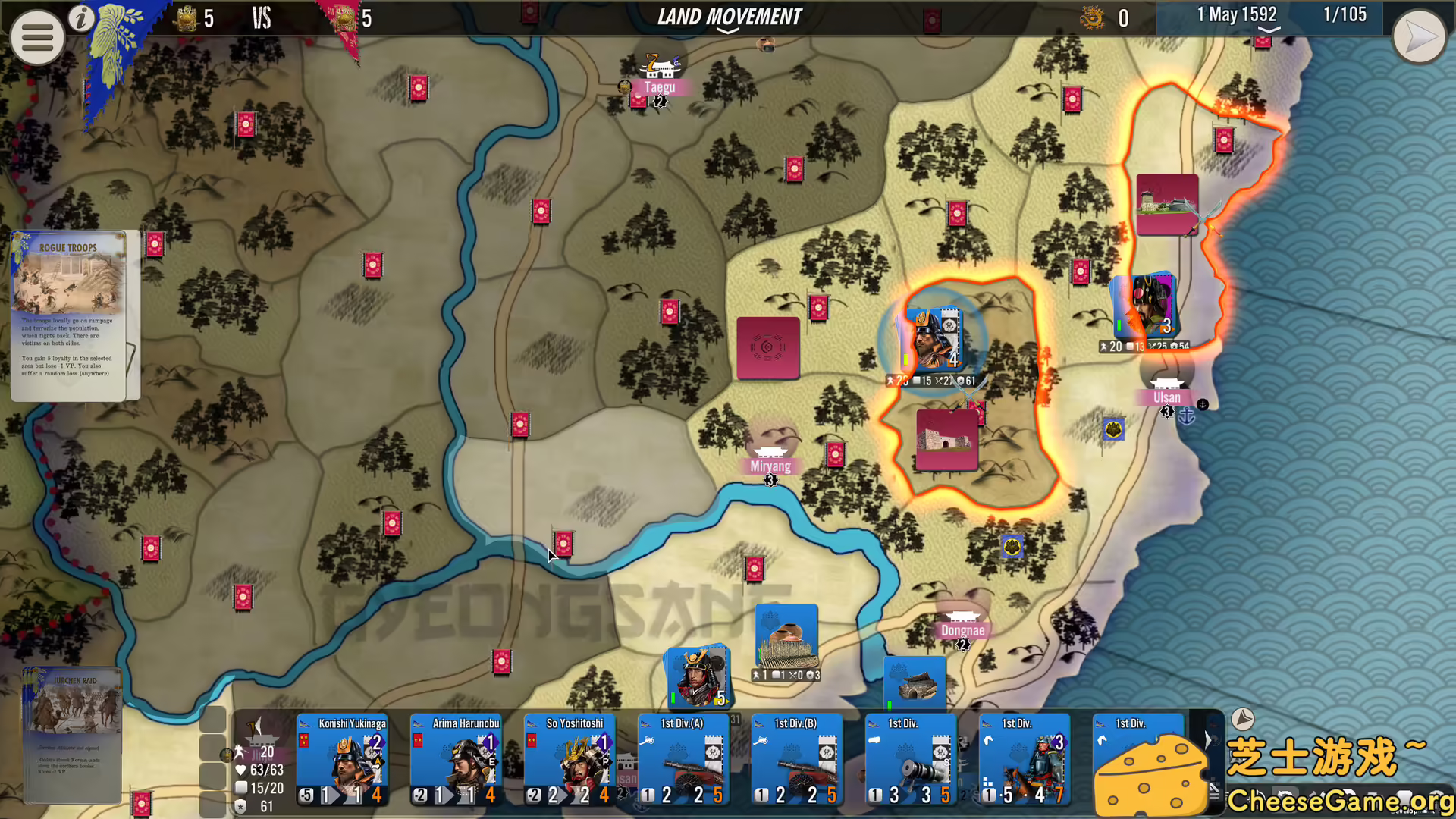The height and width of the screenshot is (819, 1456).
Task: Select the Arima Harunobu card tab
Action: (x=456, y=761)
